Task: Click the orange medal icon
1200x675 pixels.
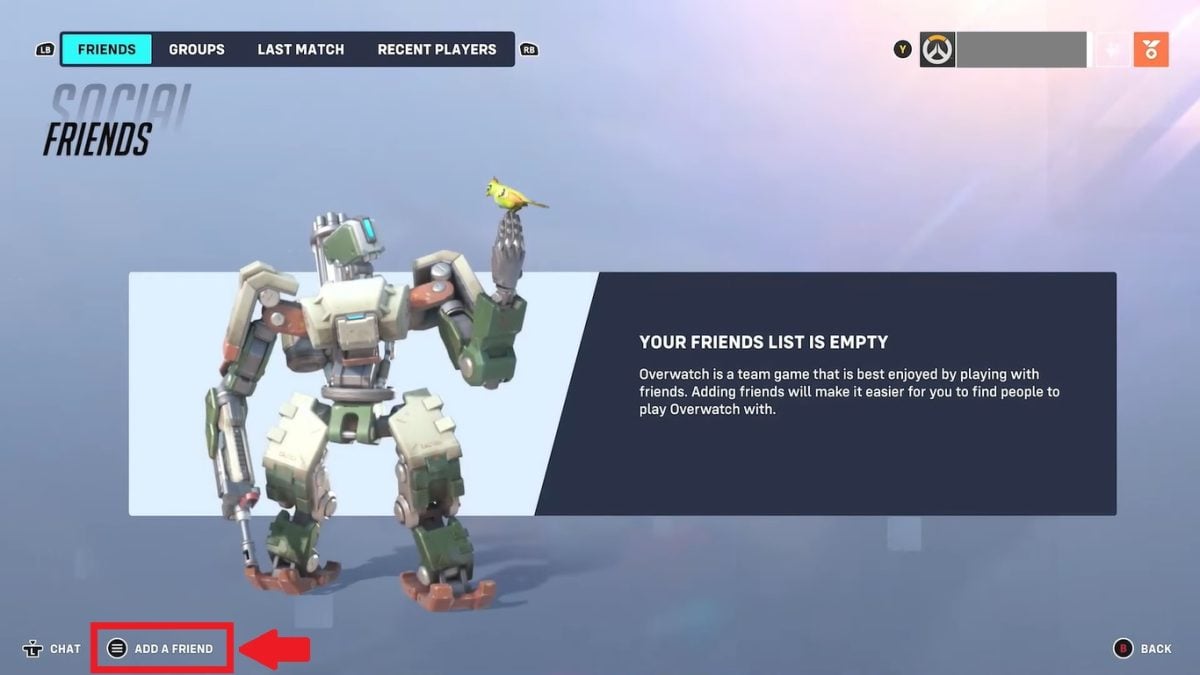Action: pyautogui.click(x=1150, y=49)
